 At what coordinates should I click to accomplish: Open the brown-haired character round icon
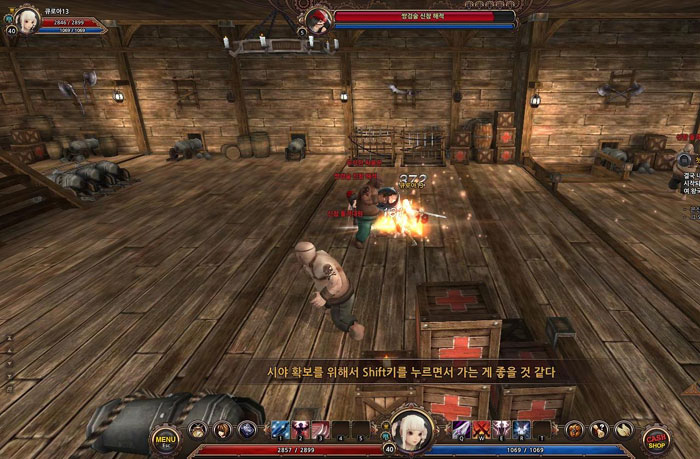point(222,430)
